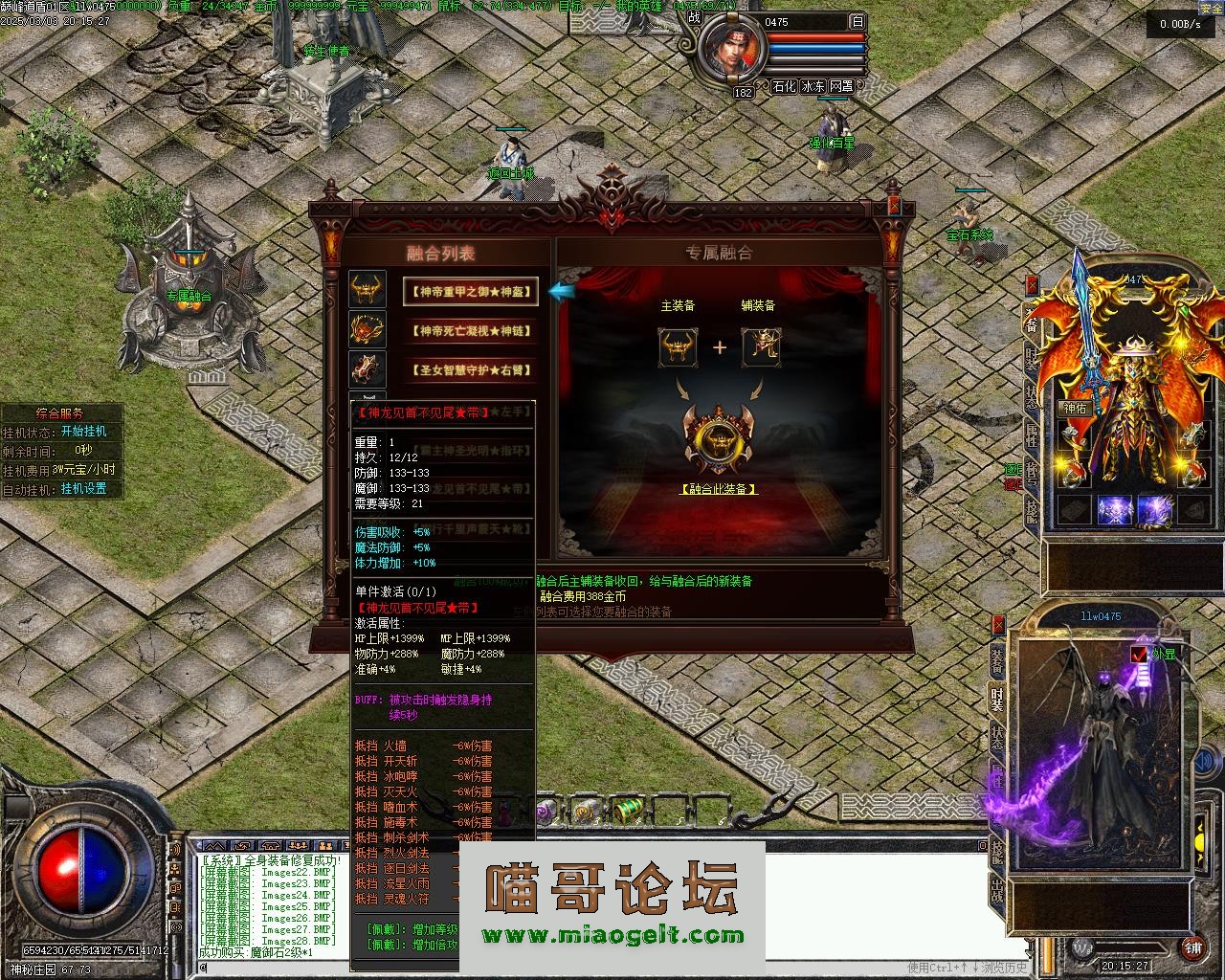Viewport: 1225px width, 980px height.
Task: Close the upper equipment panel
Action: pyautogui.click(x=1032, y=284)
